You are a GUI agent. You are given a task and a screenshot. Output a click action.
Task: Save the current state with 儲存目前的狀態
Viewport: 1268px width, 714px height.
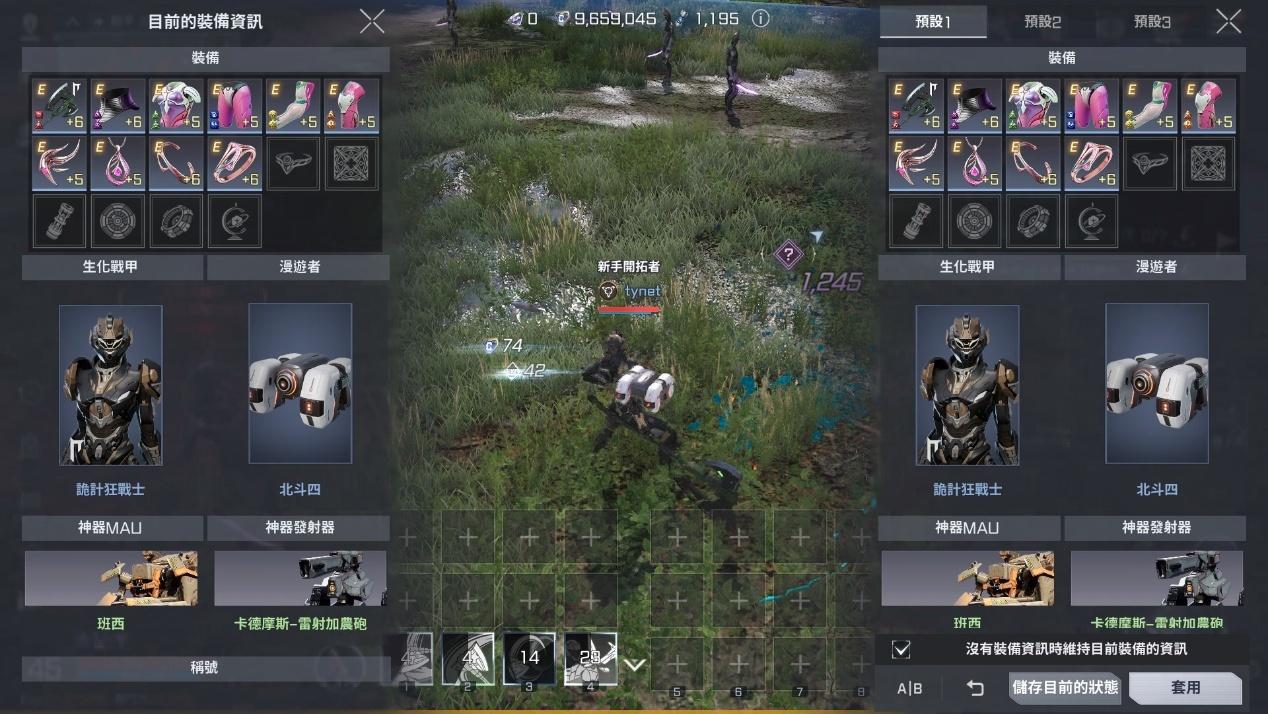pos(1065,688)
